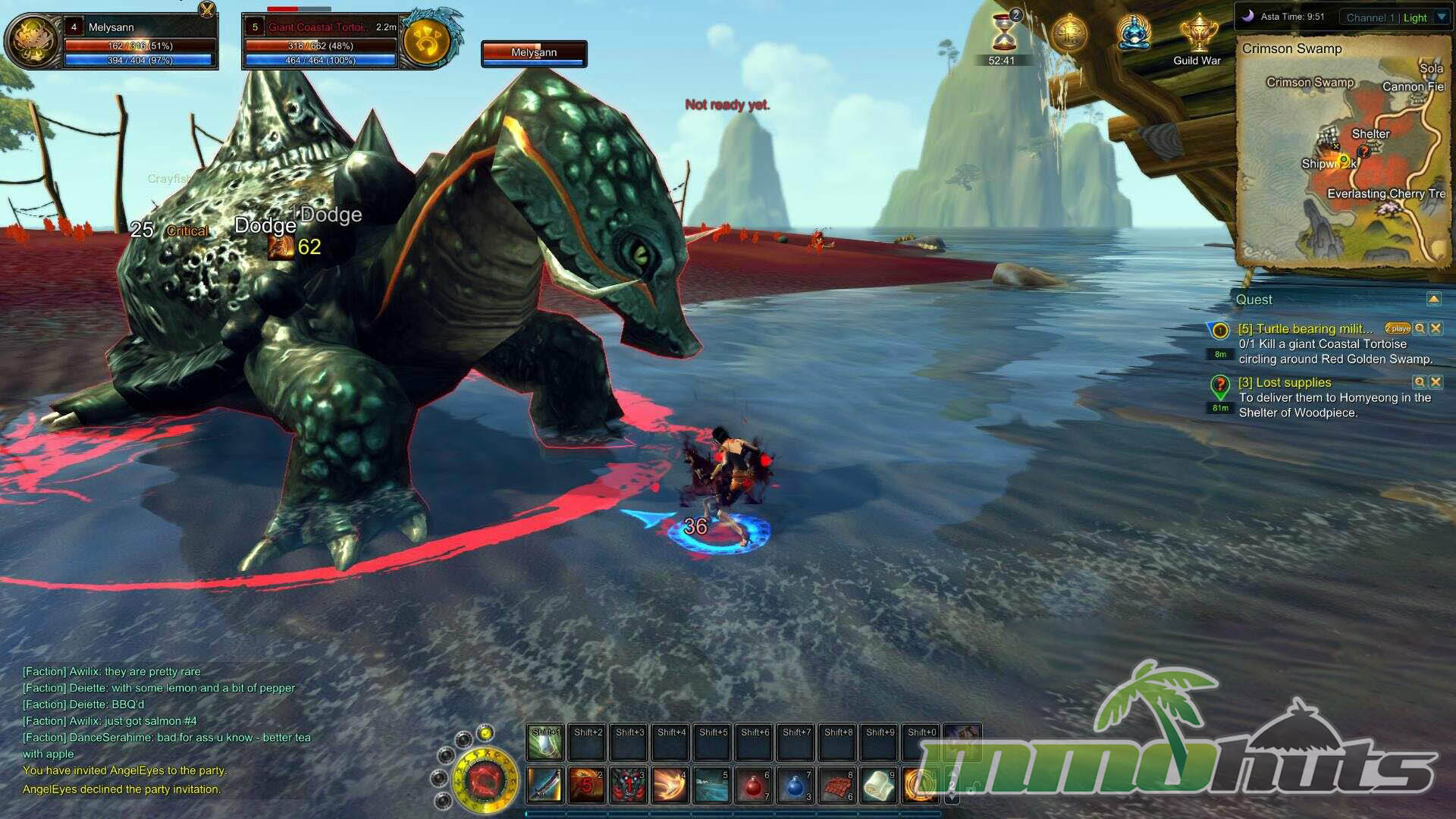The height and width of the screenshot is (819, 1456).
Task: Click the Giant Coastal Tortoise target frame
Action: coord(320,42)
